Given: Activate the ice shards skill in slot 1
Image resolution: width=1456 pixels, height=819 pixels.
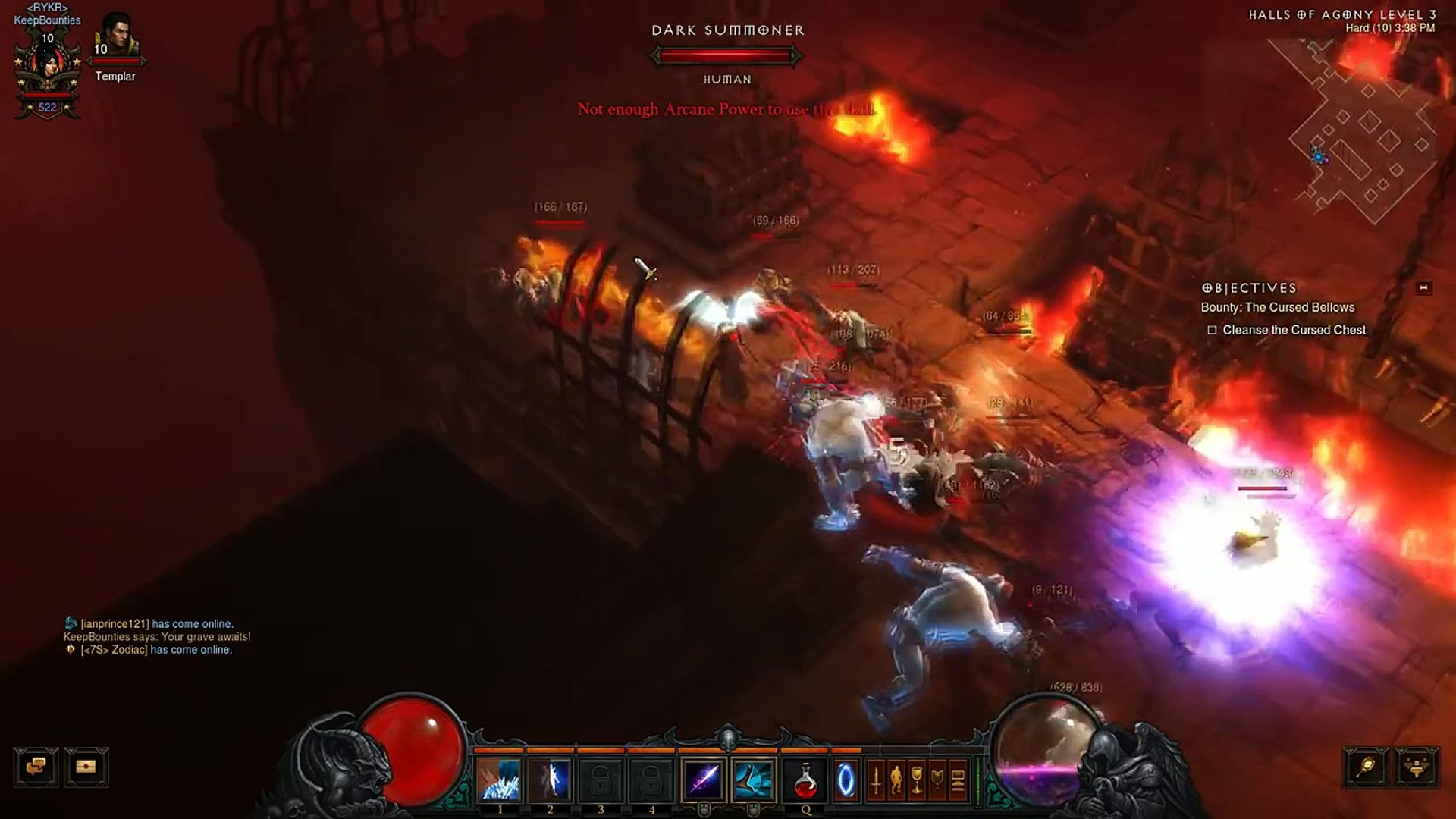Looking at the screenshot, I should [x=500, y=781].
